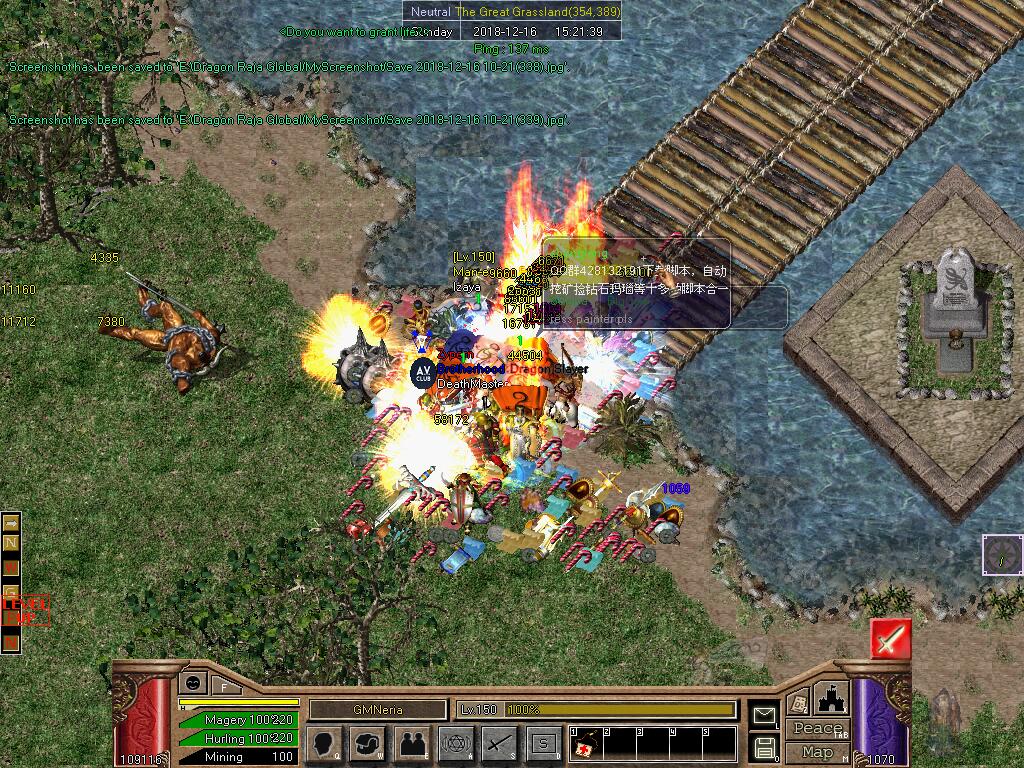
Task: Click the compass icon
Action: point(1002,554)
